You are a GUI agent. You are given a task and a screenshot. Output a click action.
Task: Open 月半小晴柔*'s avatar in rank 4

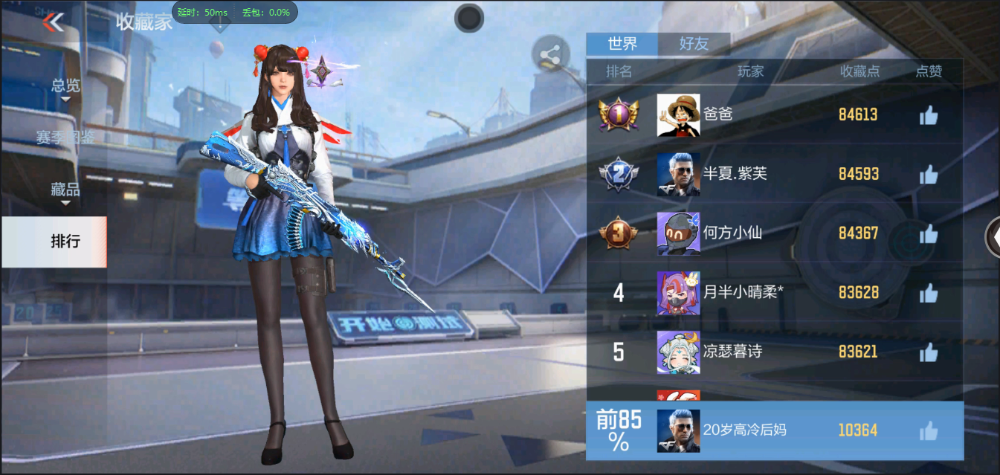(676, 293)
